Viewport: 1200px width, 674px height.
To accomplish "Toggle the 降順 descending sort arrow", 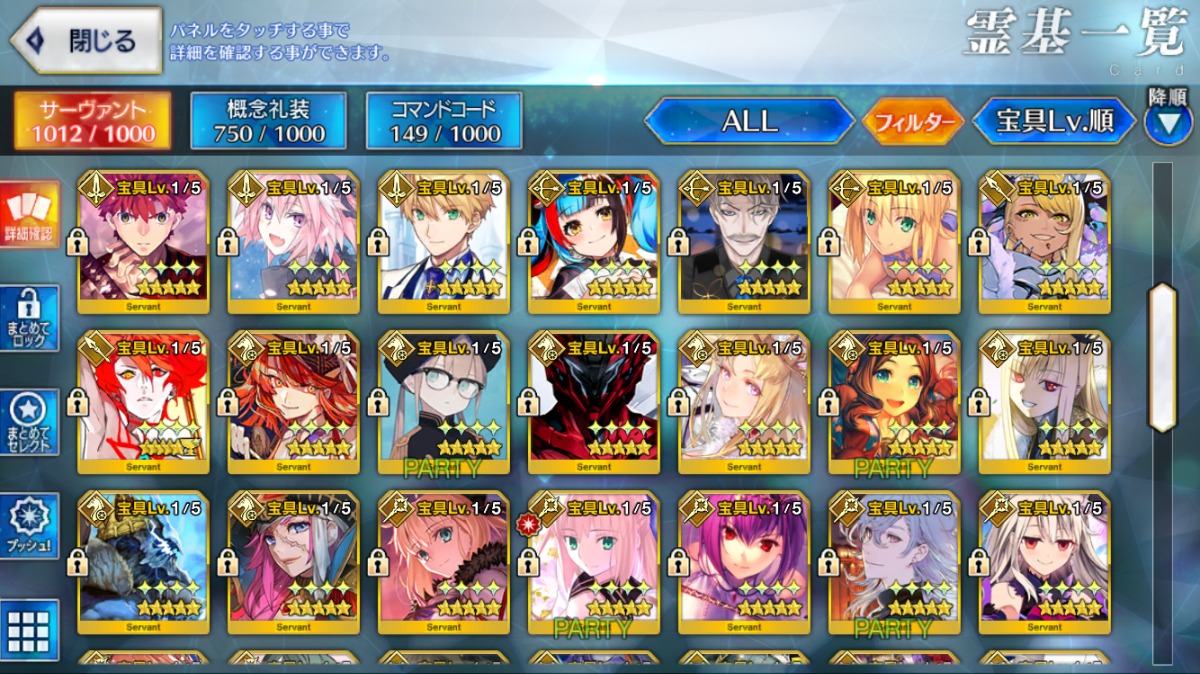I will pyautogui.click(x=1167, y=120).
